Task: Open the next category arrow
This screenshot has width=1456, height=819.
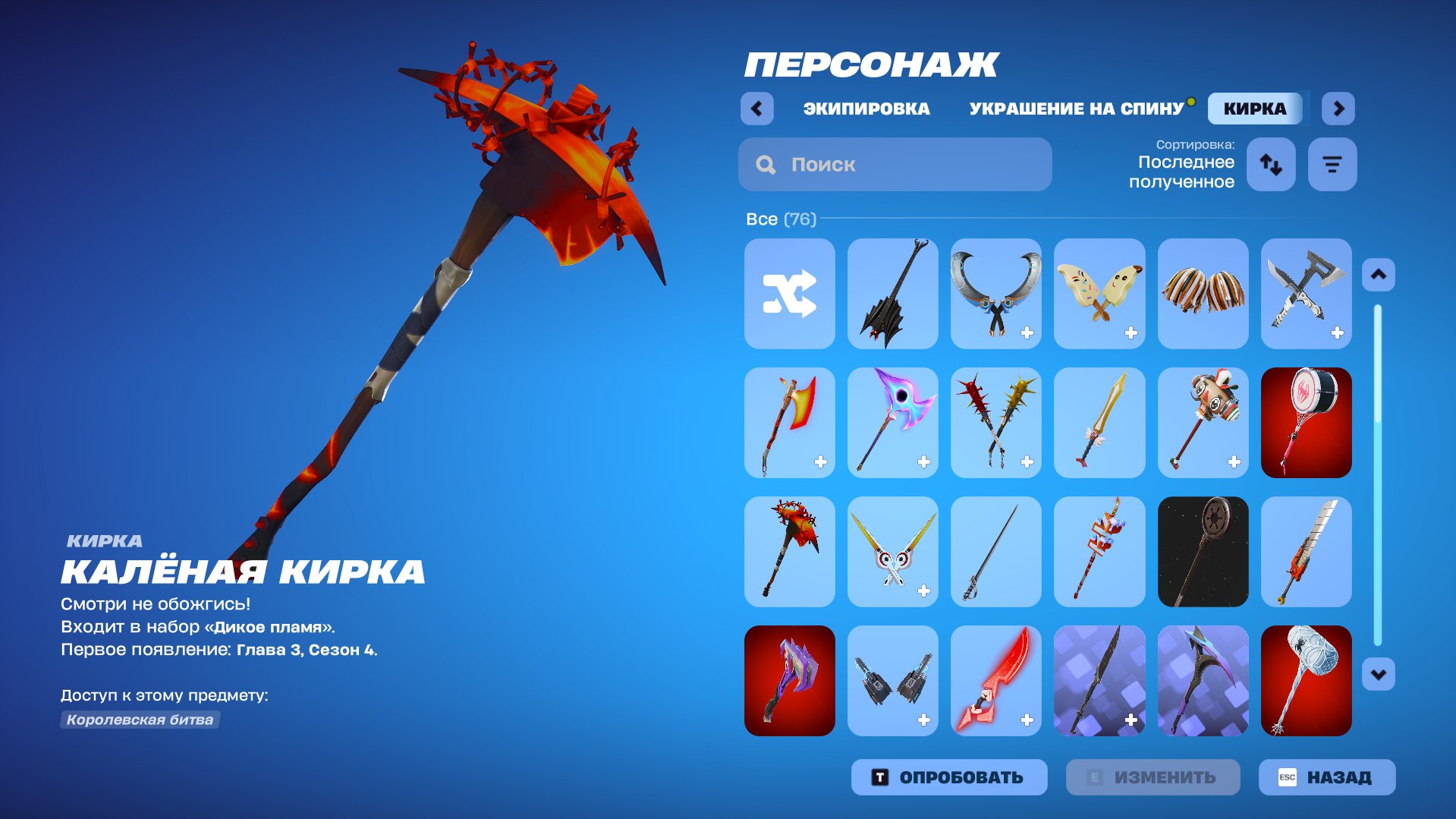Action: pos(1338,109)
